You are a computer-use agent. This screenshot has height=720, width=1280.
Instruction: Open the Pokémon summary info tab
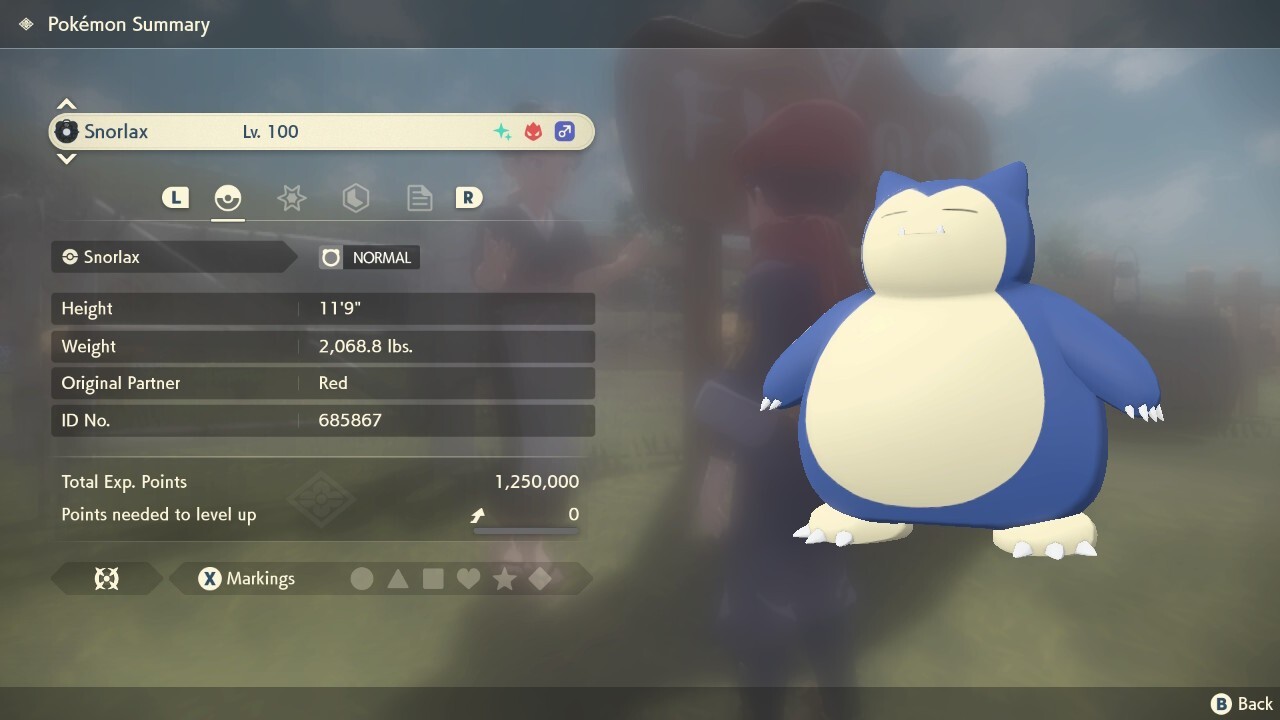[228, 198]
